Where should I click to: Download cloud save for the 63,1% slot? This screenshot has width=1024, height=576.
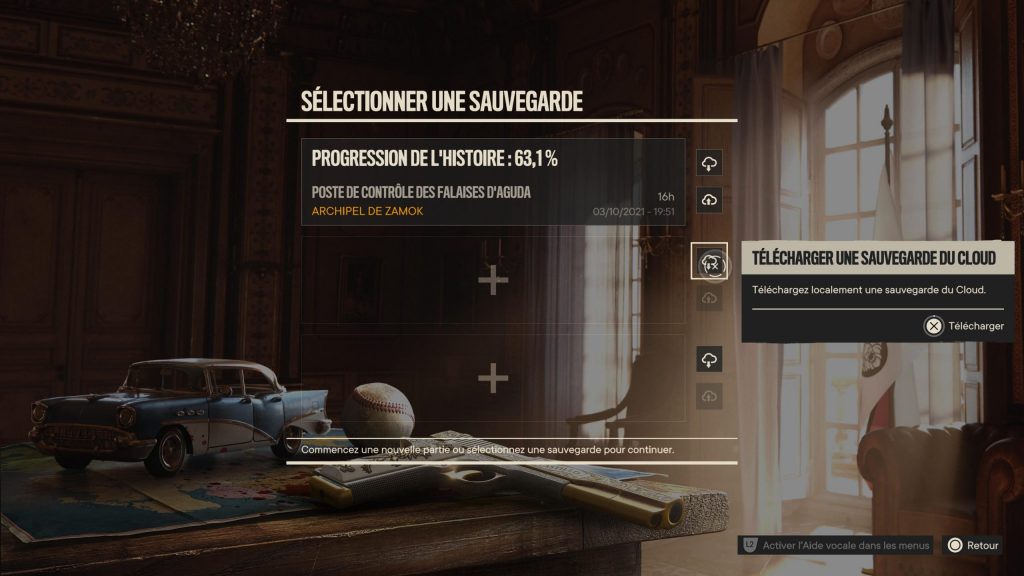709,163
